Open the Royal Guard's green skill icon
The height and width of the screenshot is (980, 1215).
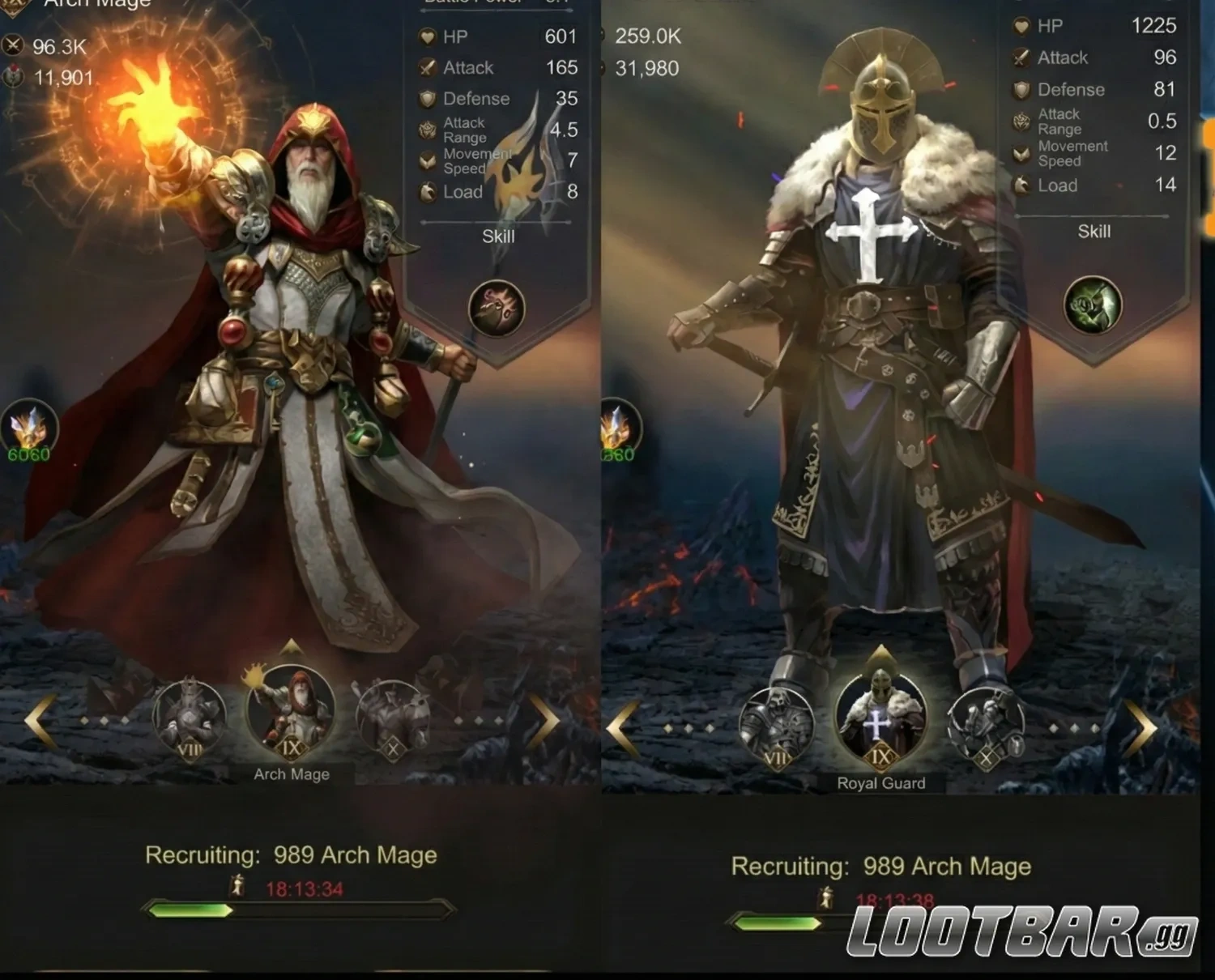(1093, 305)
